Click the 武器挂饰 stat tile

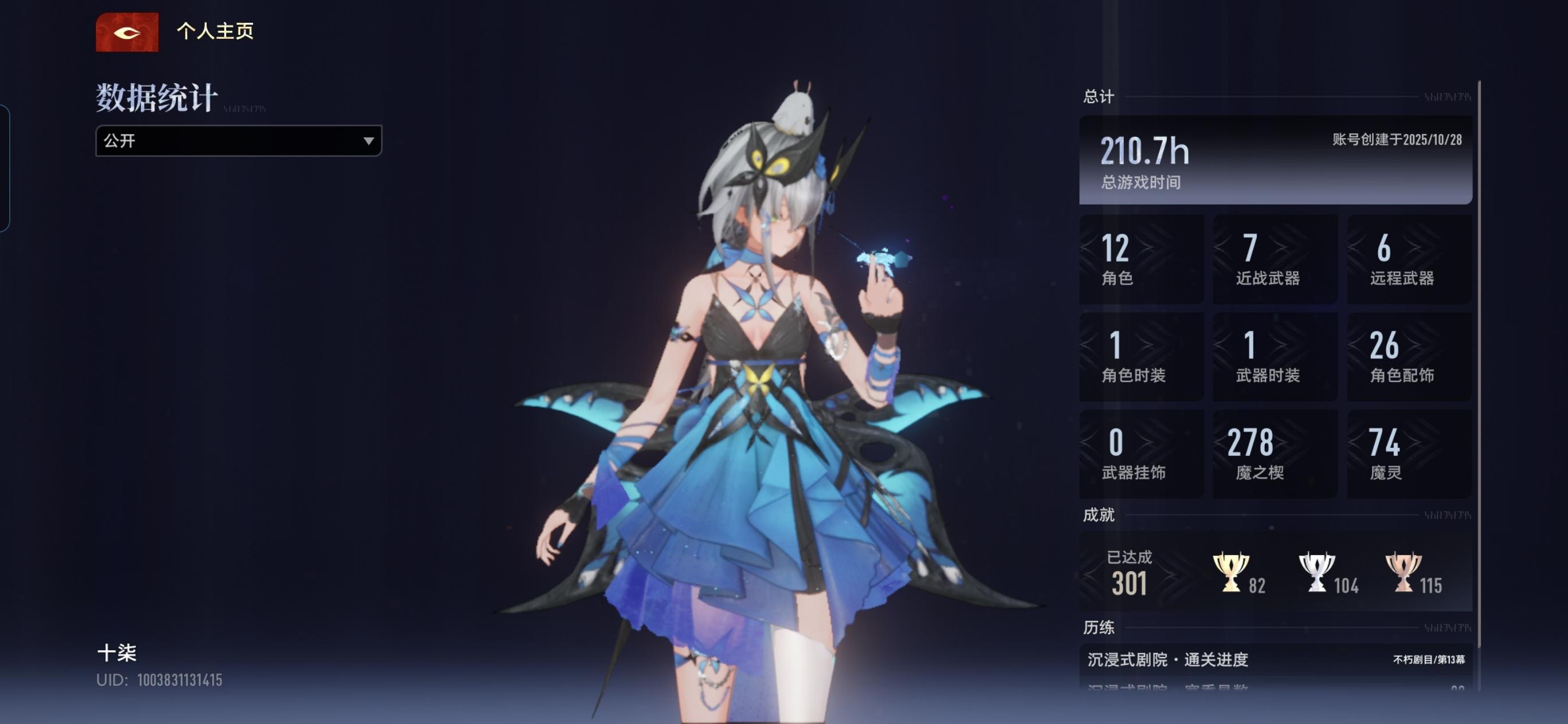tap(1140, 454)
